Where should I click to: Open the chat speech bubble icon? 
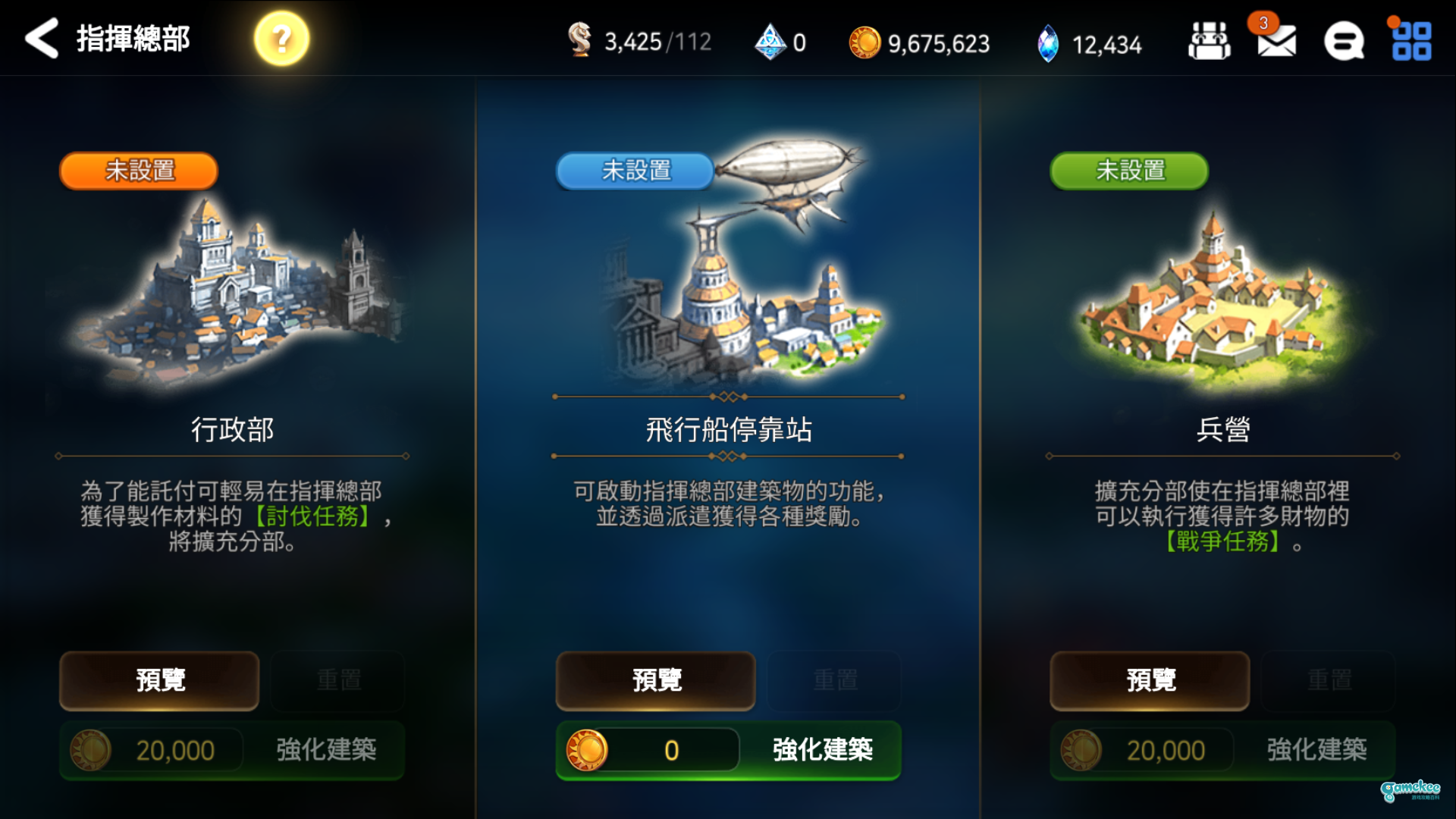tap(1343, 42)
